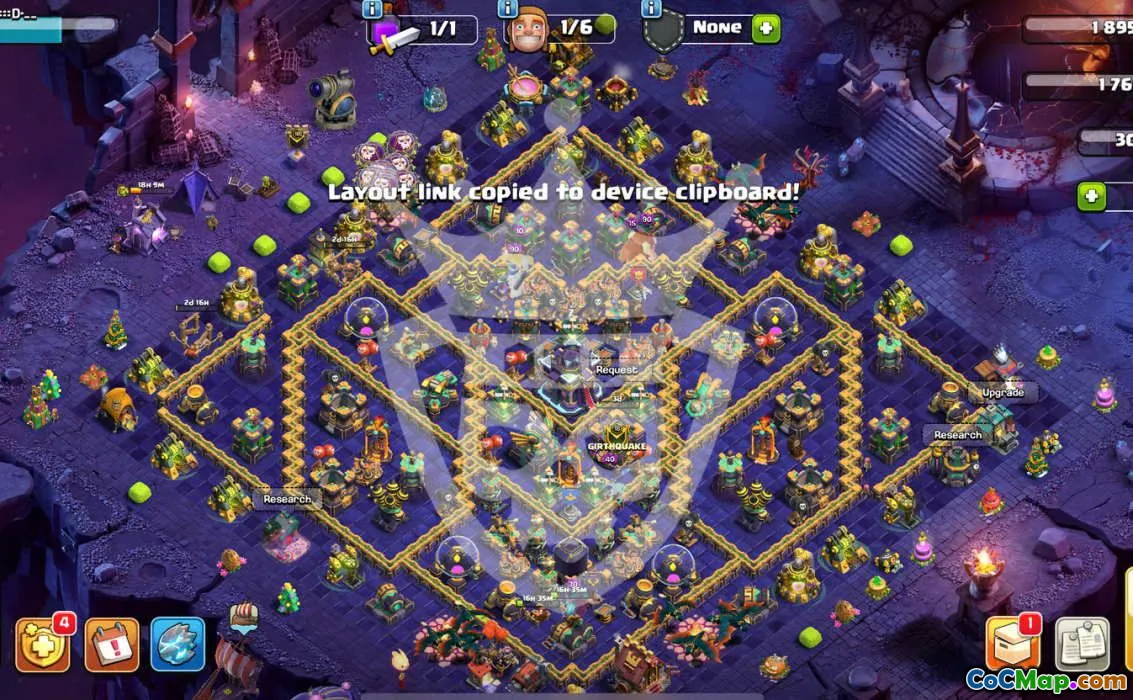Image resolution: width=1133 pixels, height=700 pixels.
Task: Tap the Research bubble on the right side
Action: point(957,435)
